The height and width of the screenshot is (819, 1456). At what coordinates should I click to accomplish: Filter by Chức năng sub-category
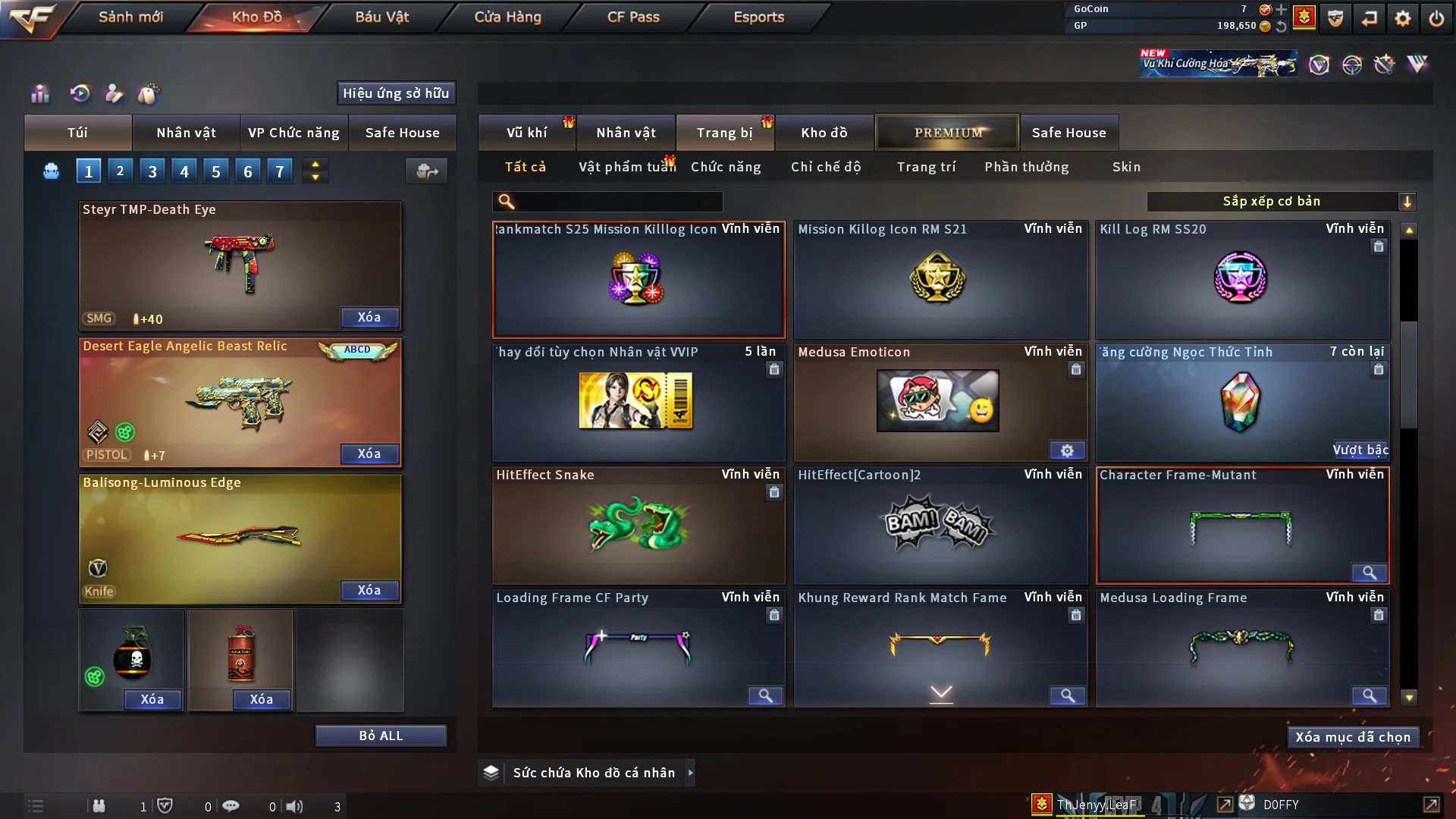point(726,167)
